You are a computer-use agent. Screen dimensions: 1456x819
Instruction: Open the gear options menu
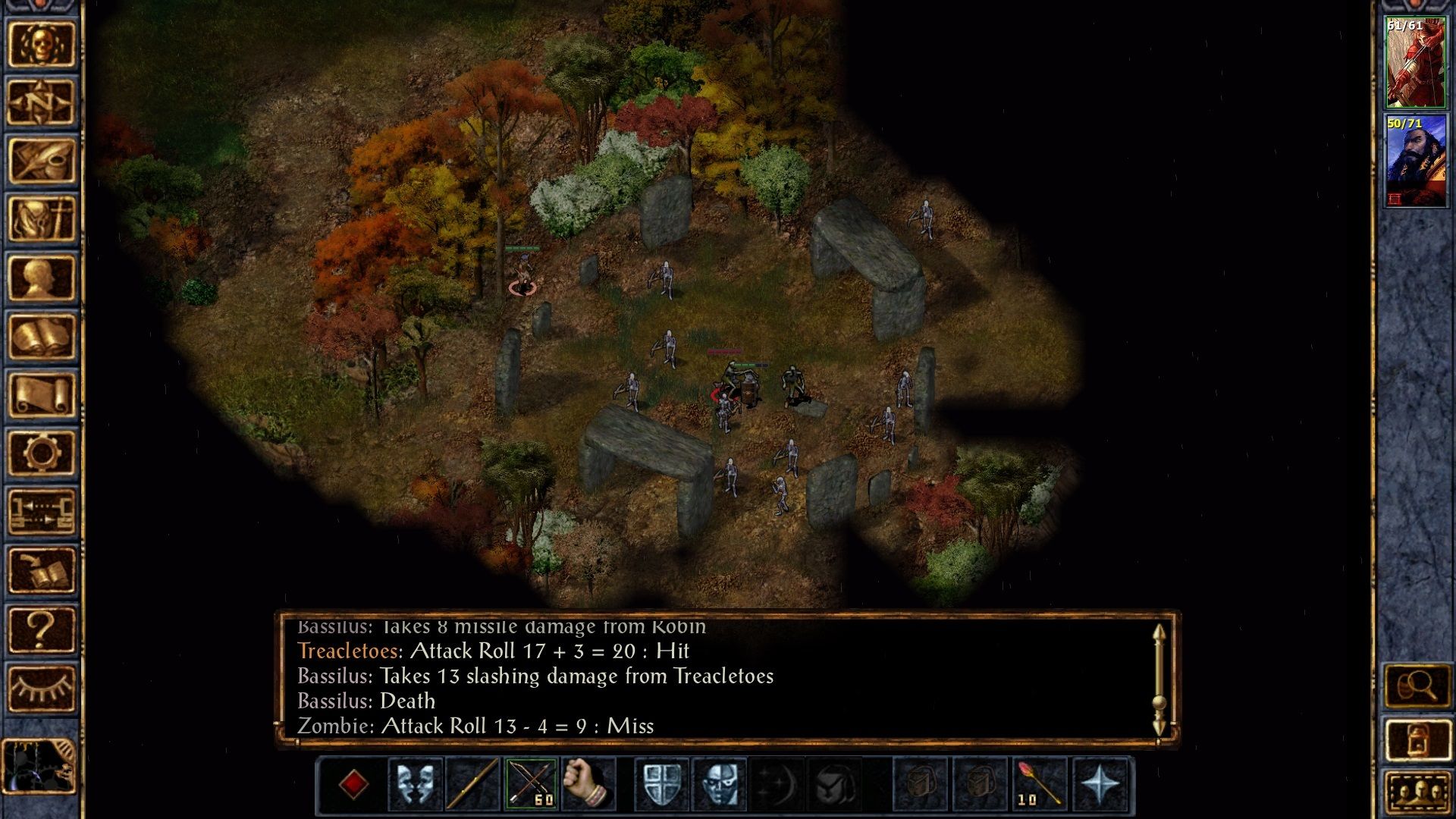click(x=41, y=453)
